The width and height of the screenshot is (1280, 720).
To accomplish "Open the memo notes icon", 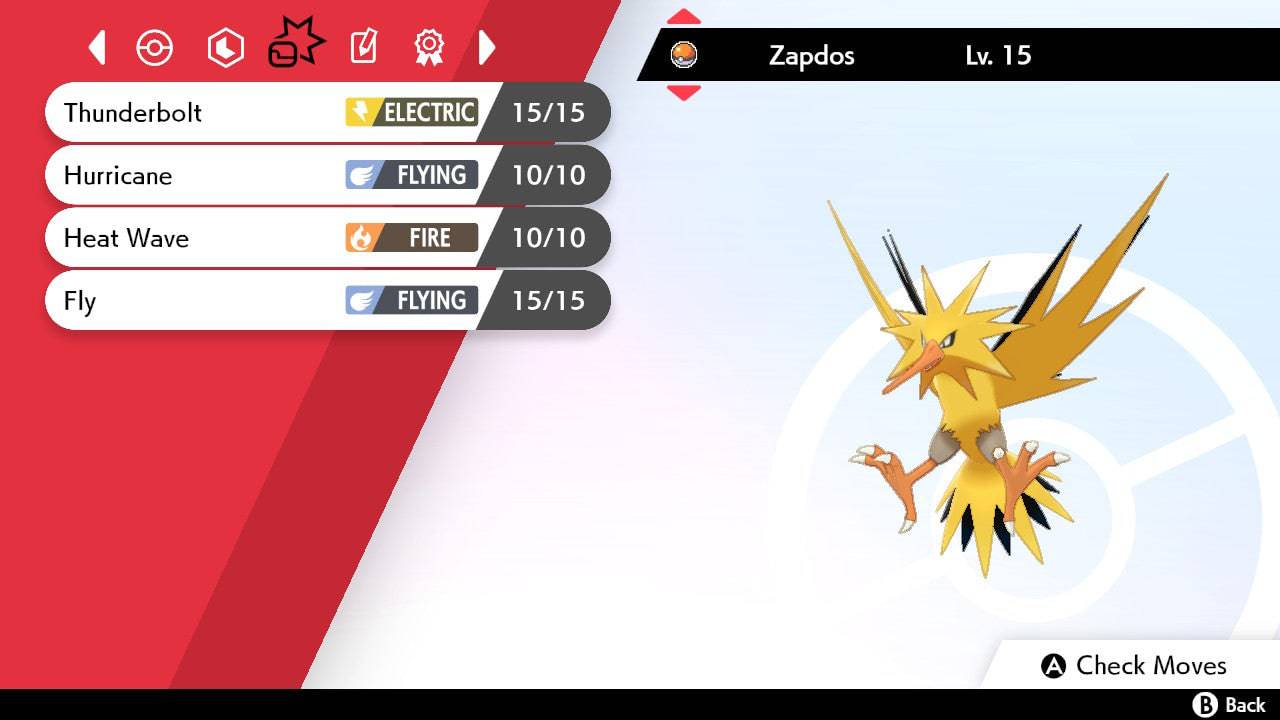I will tap(362, 46).
